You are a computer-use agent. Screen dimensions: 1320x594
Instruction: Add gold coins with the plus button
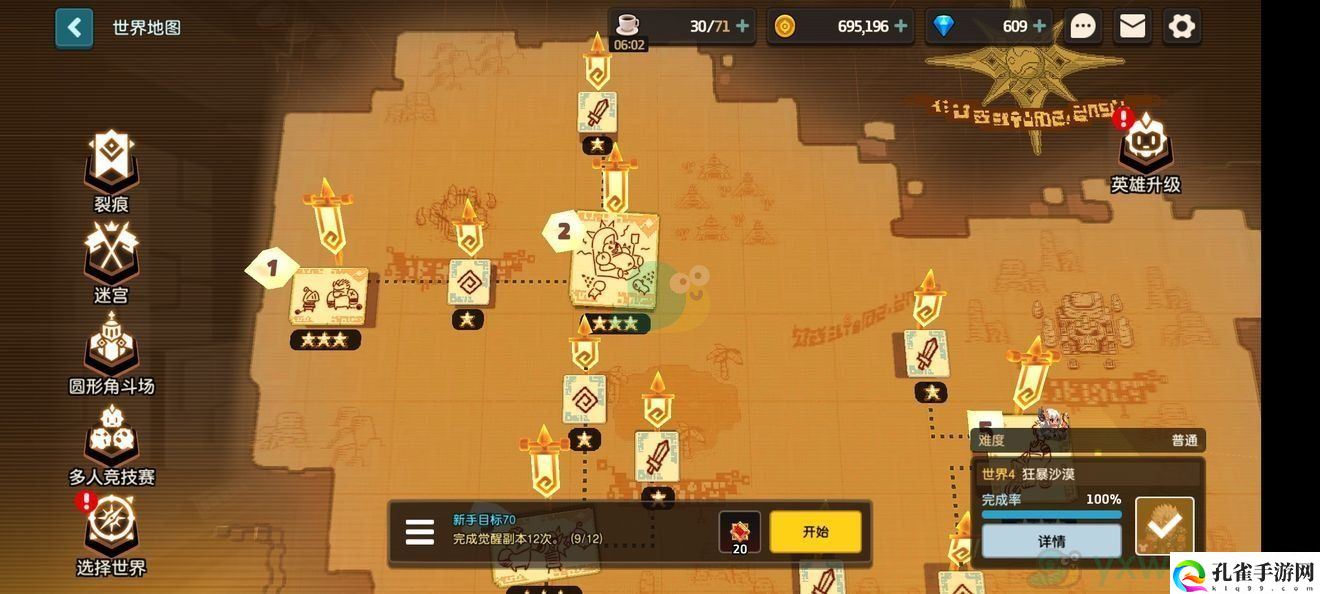[902, 27]
